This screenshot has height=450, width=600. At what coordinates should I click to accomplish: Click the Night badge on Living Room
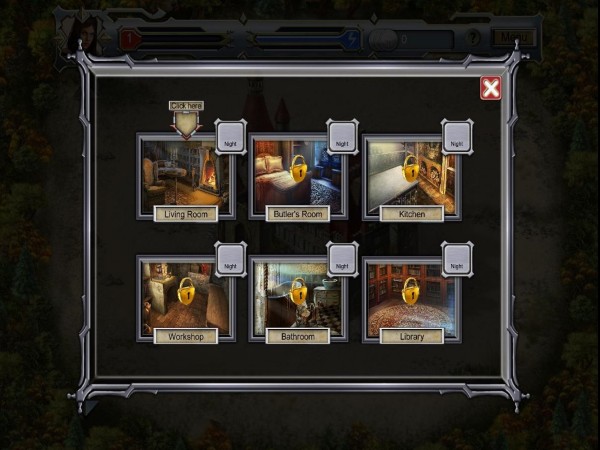click(x=230, y=138)
